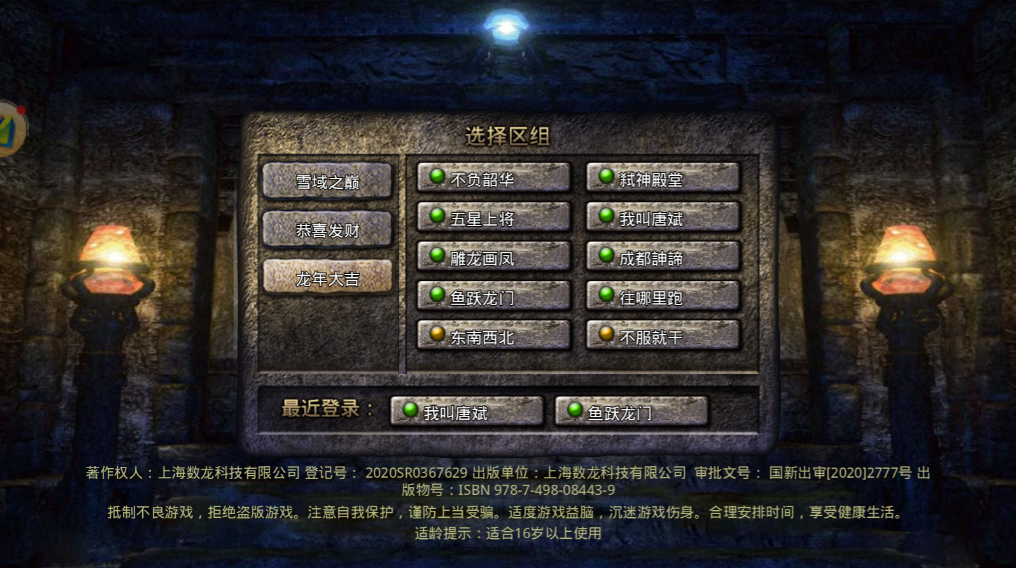Switch to the 雪域之巅 server group
Screen dimensions: 1016x568
(327, 182)
